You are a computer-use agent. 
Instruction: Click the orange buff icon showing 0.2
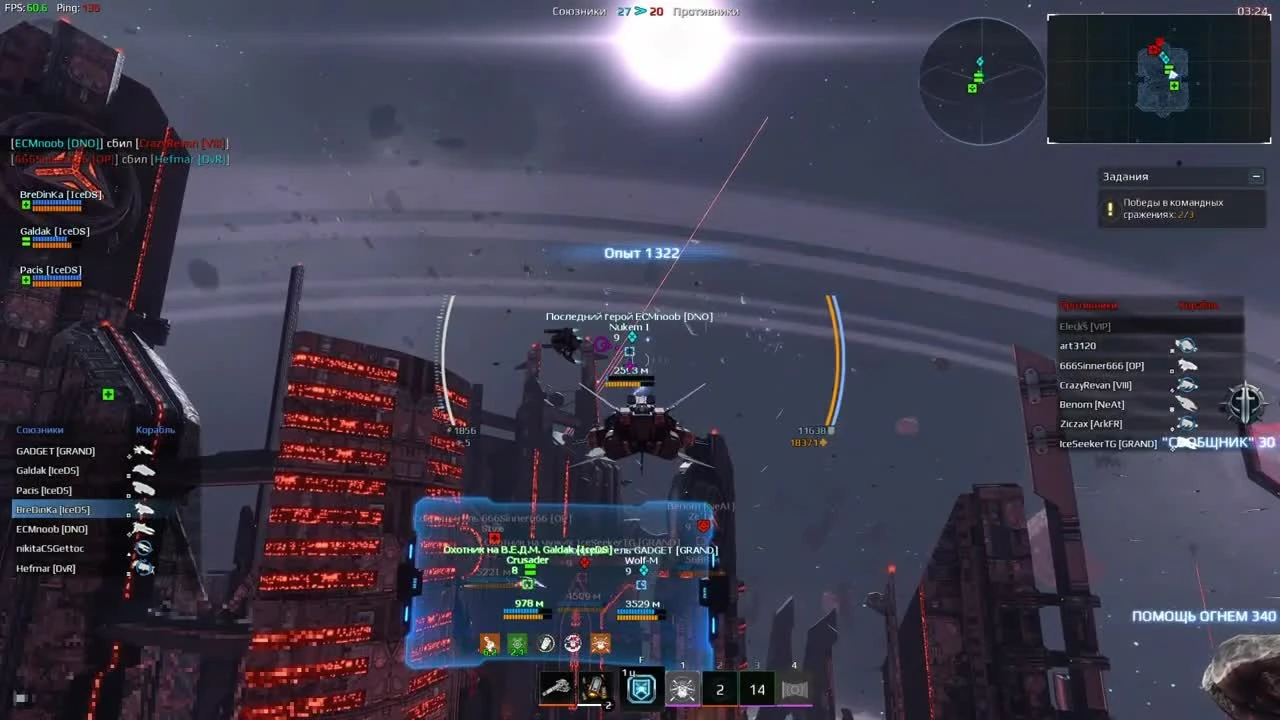[488, 641]
